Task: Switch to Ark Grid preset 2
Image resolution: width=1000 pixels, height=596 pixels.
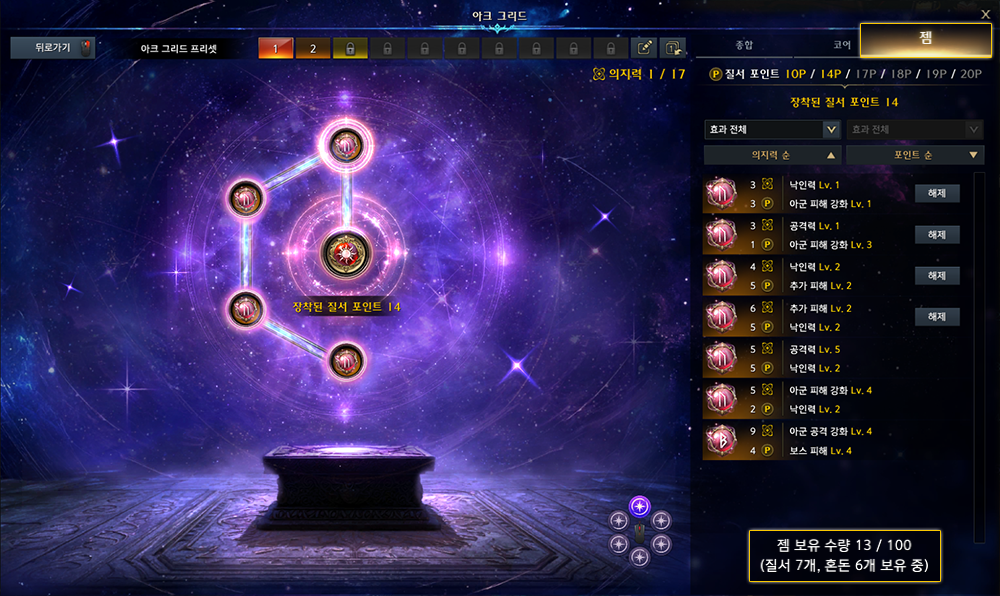Action: [312, 48]
